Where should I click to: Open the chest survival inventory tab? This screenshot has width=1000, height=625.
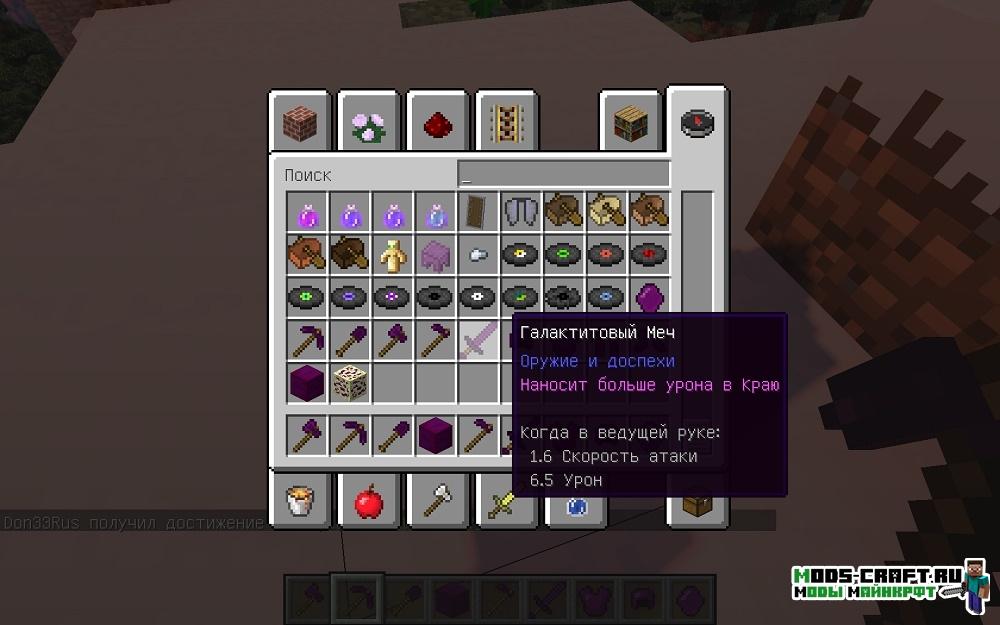pos(697,502)
